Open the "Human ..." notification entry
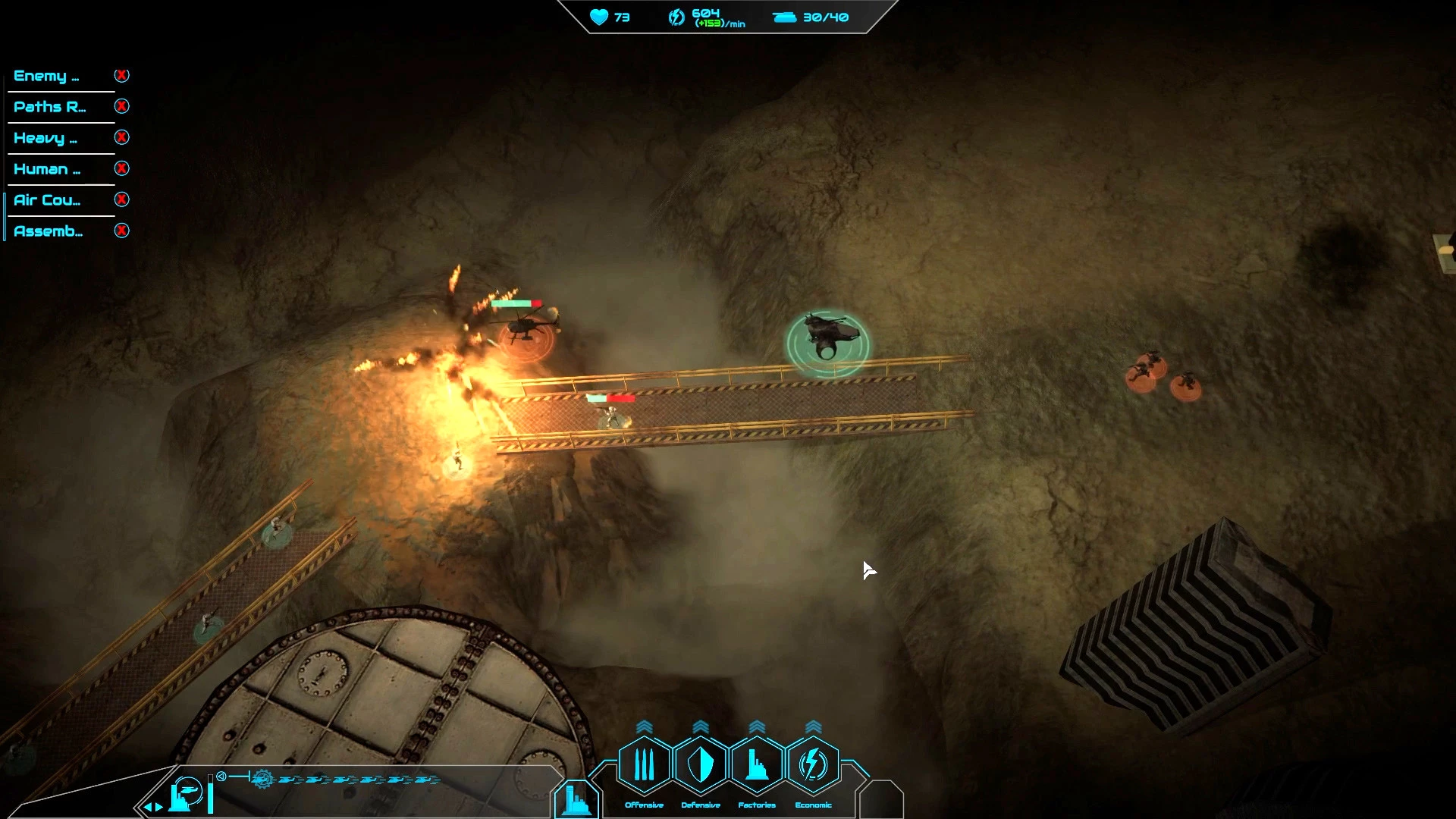The height and width of the screenshot is (819, 1456). 47,169
